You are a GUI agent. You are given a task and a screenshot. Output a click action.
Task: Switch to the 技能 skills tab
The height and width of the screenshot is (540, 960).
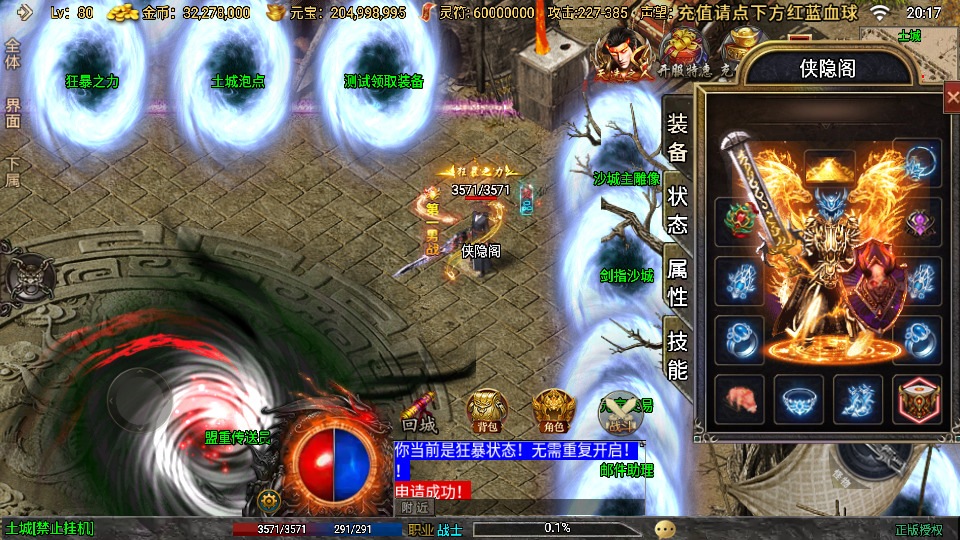677,354
